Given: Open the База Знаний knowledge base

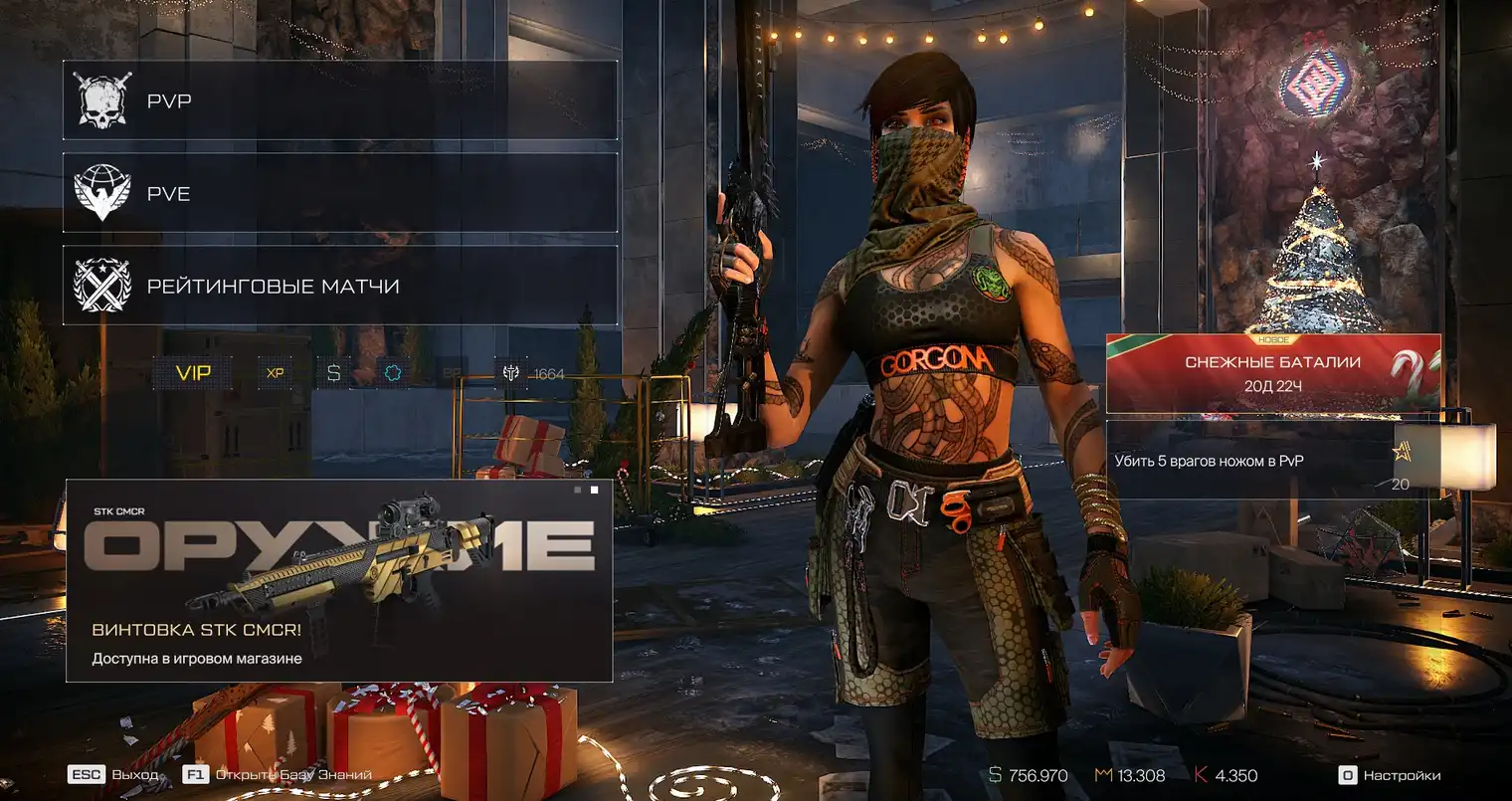Looking at the screenshot, I should 279,775.
